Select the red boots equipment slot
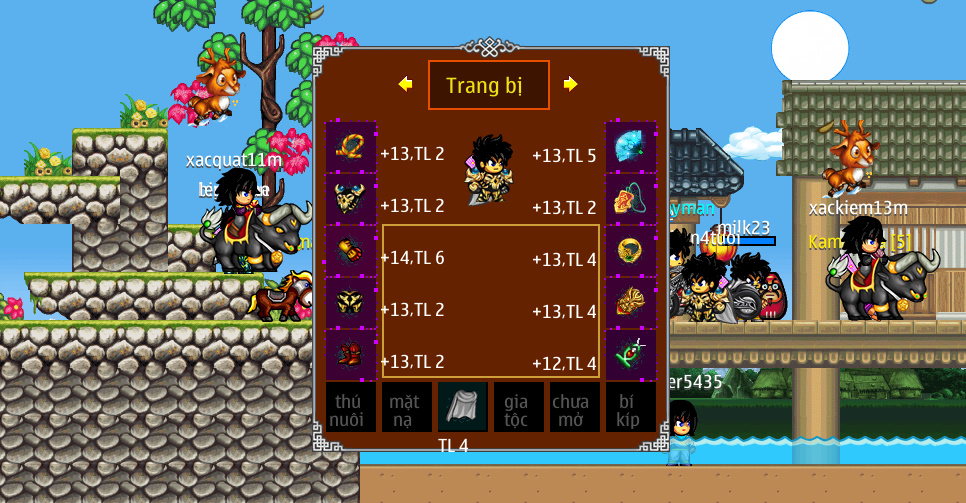Image resolution: width=966 pixels, height=503 pixels. pos(351,355)
